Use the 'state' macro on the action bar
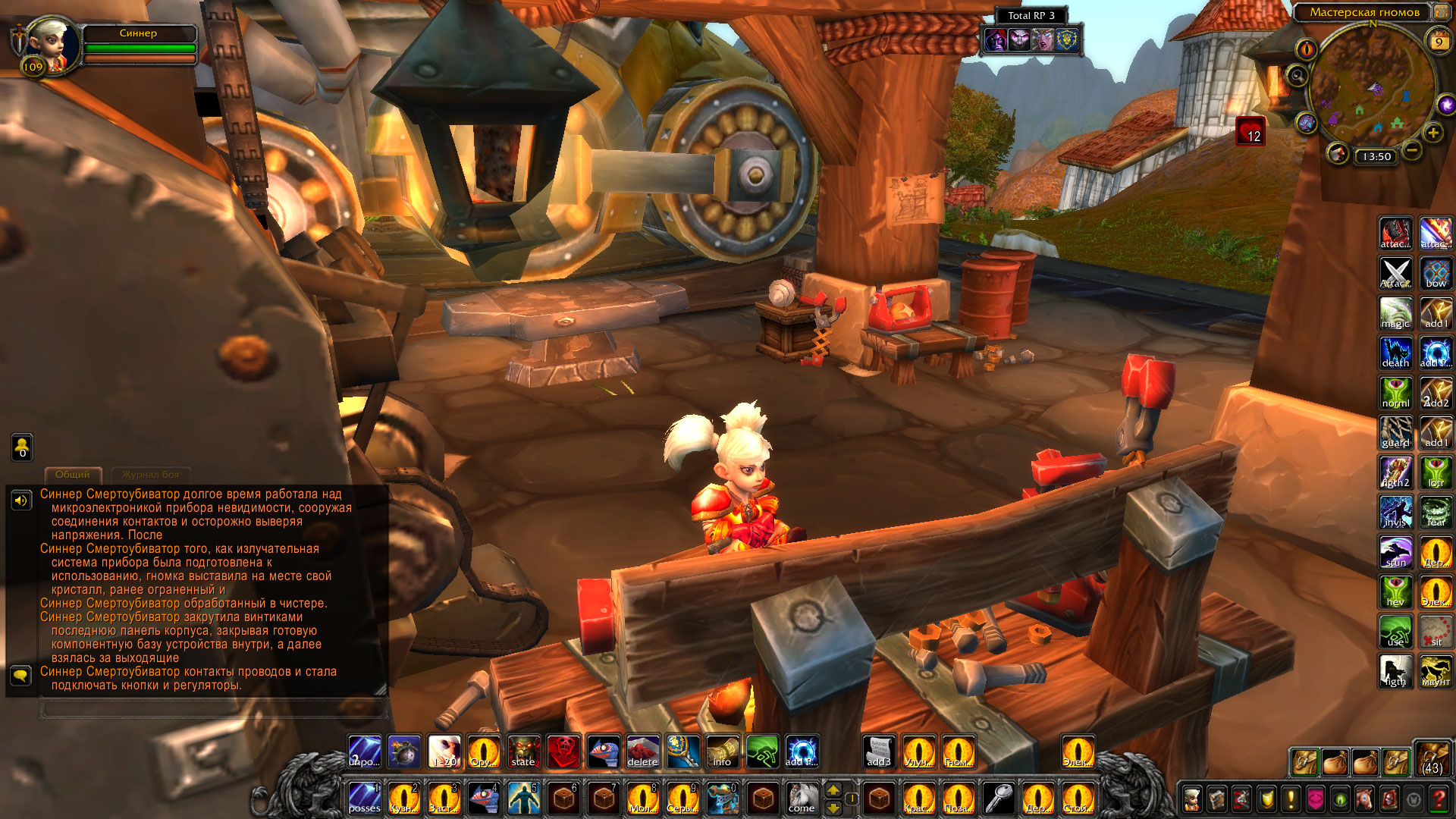The width and height of the screenshot is (1456, 819). pos(523,752)
